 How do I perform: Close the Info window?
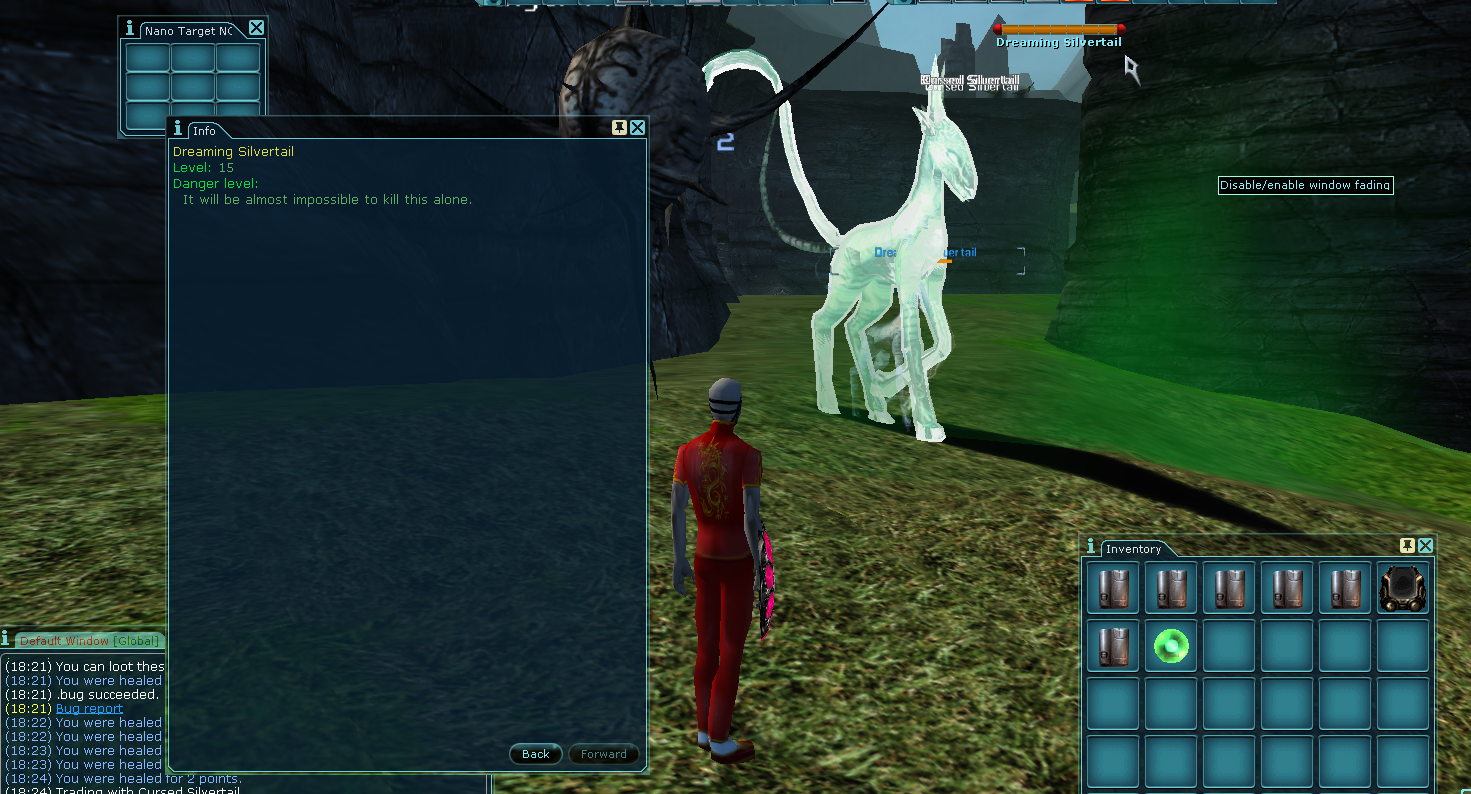coord(637,128)
